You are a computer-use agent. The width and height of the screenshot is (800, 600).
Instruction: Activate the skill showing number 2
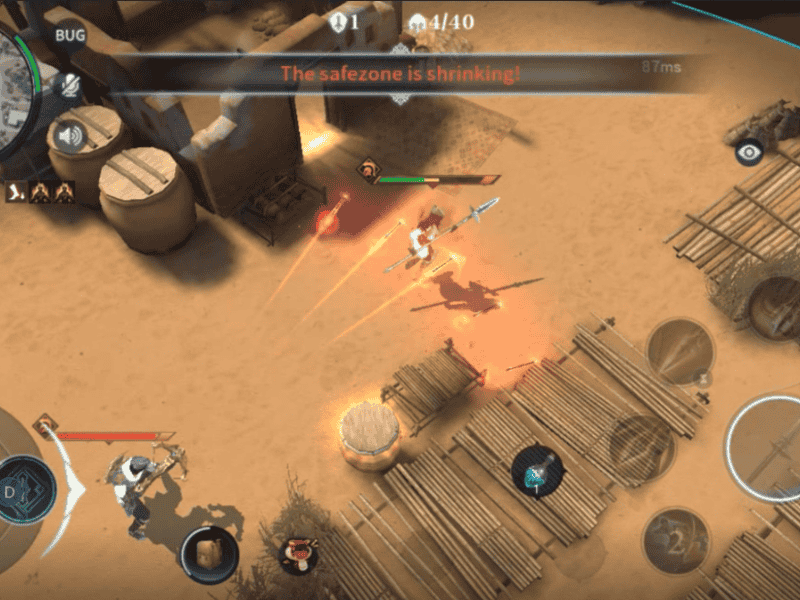coord(675,541)
